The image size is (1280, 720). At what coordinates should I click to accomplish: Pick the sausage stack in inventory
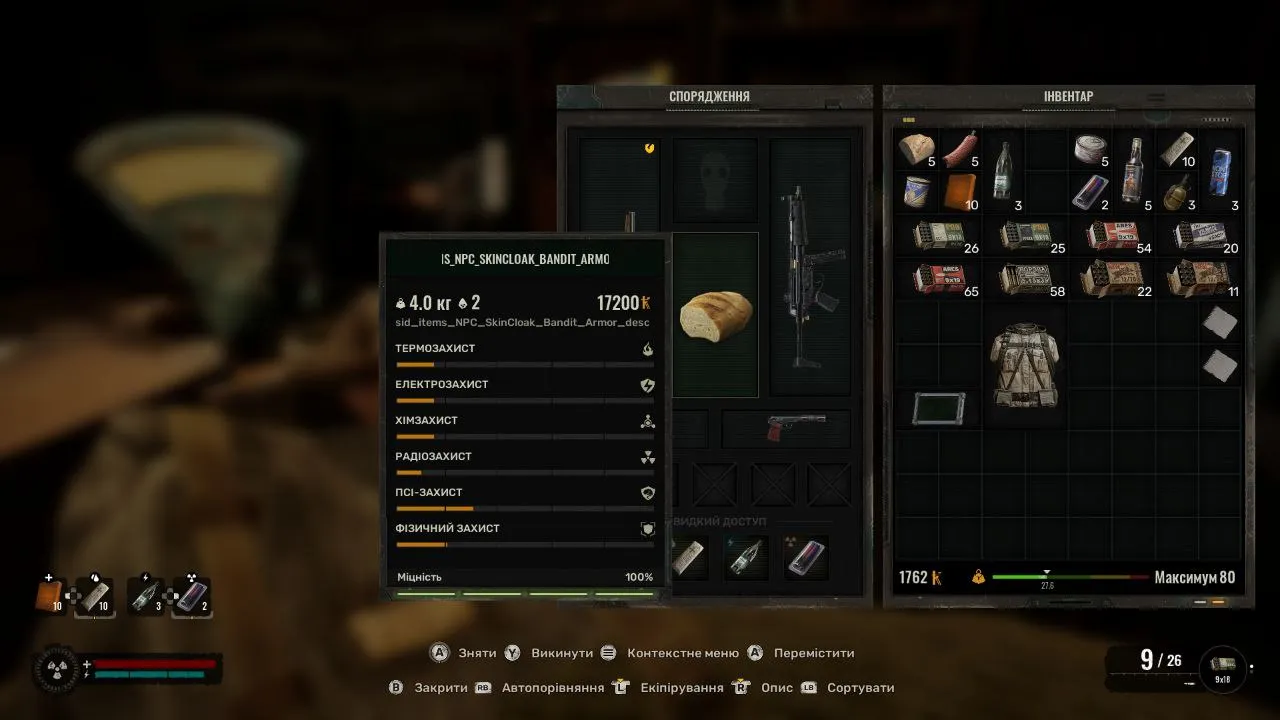pyautogui.click(x=960, y=150)
